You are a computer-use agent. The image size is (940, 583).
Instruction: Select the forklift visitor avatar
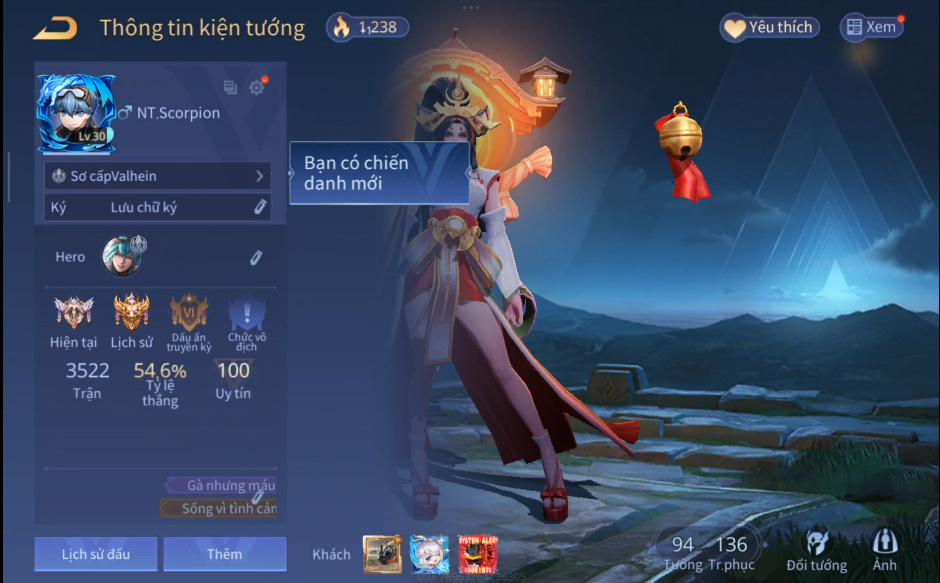(382, 554)
